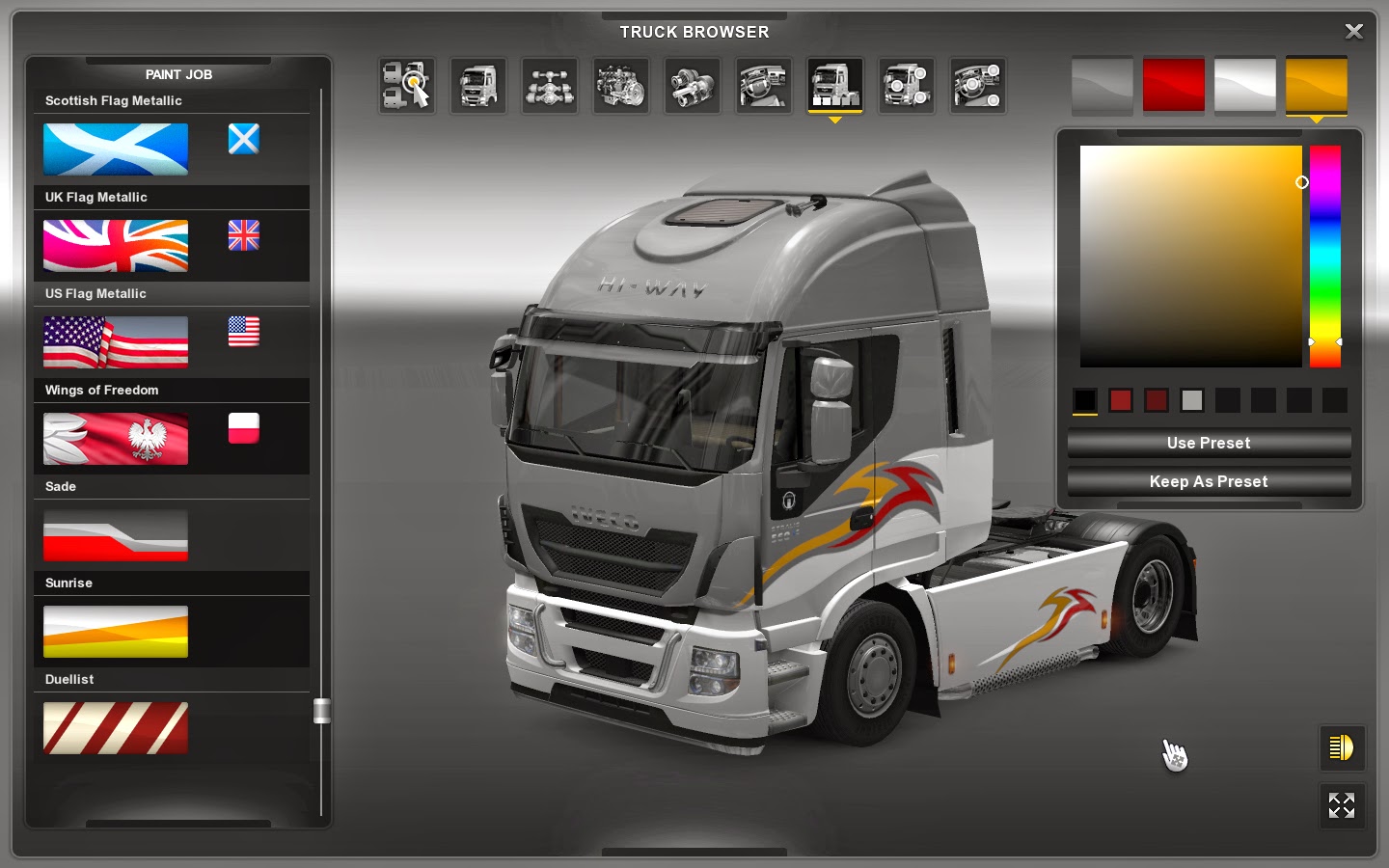Select the red preset color swatch
Viewport: 1389px width, 868px height.
click(1121, 400)
